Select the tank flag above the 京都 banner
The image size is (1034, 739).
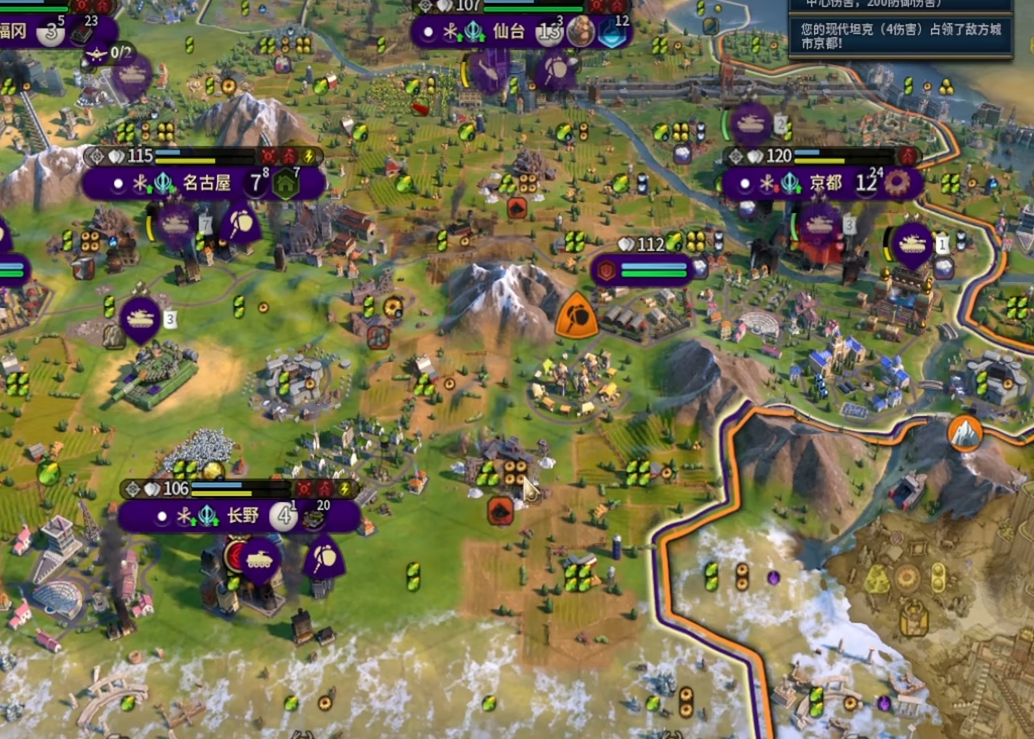[x=750, y=123]
